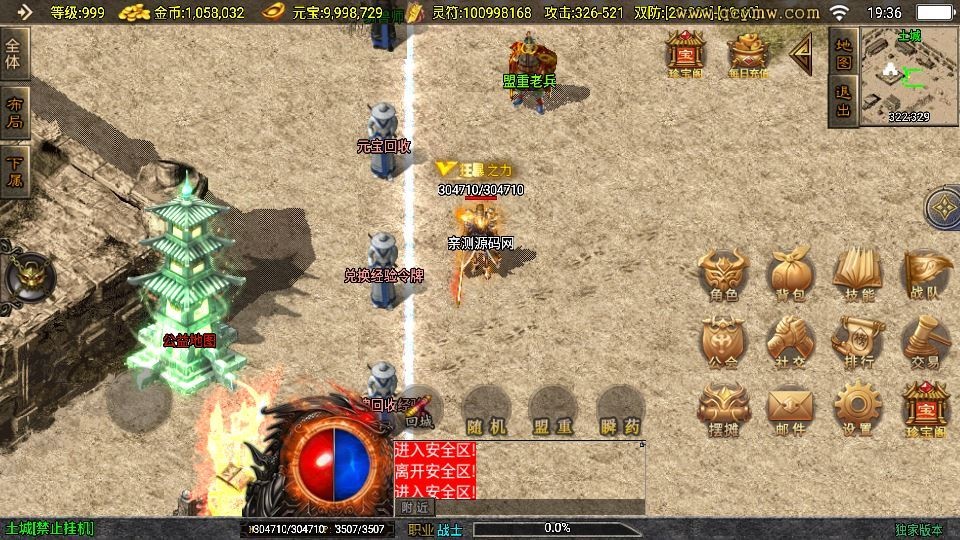Use the 回城 return-to-town scroll
This screenshot has height=540, width=960.
coord(420,408)
